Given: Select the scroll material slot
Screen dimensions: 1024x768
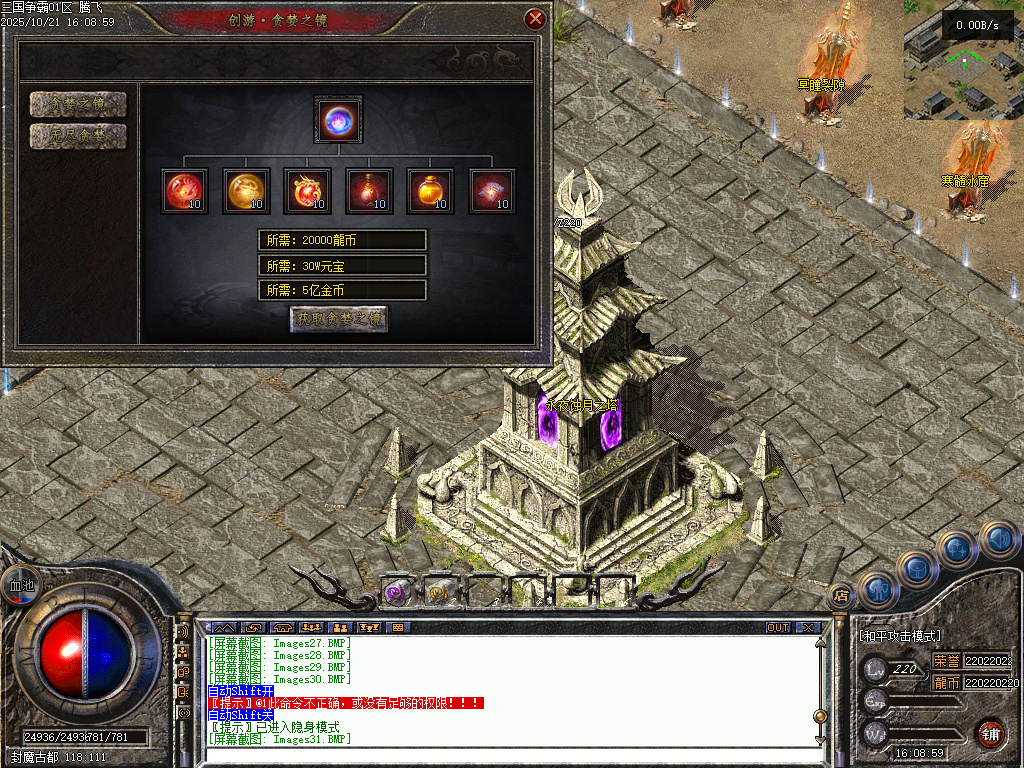Looking at the screenshot, I should 492,191.
